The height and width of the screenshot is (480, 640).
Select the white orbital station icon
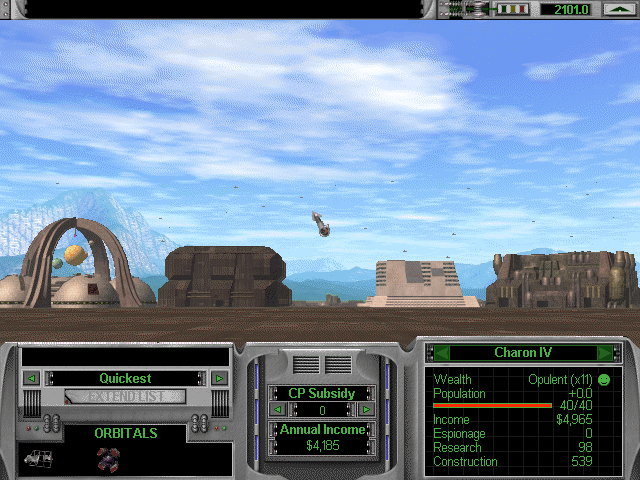[38, 458]
